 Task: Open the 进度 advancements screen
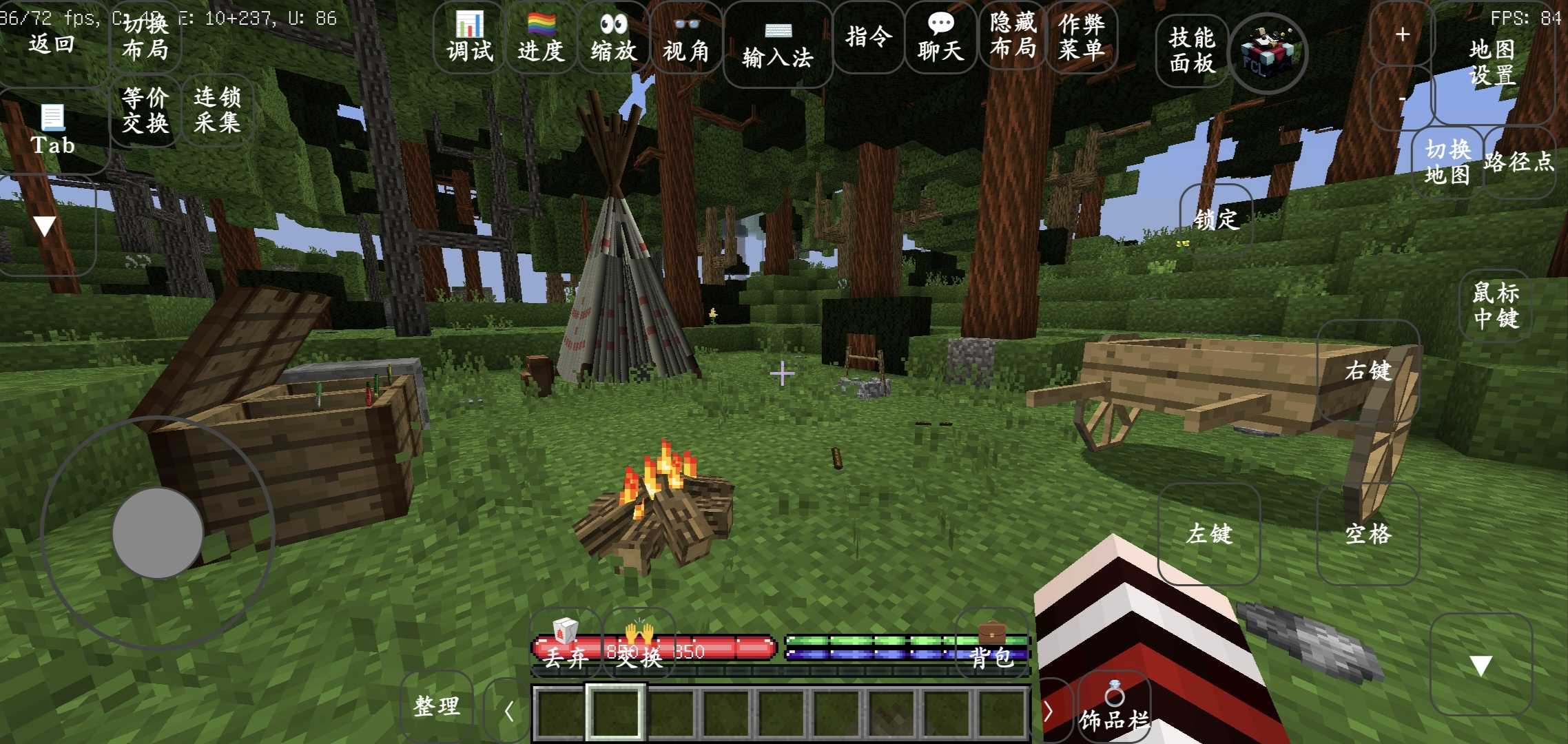tap(541, 38)
